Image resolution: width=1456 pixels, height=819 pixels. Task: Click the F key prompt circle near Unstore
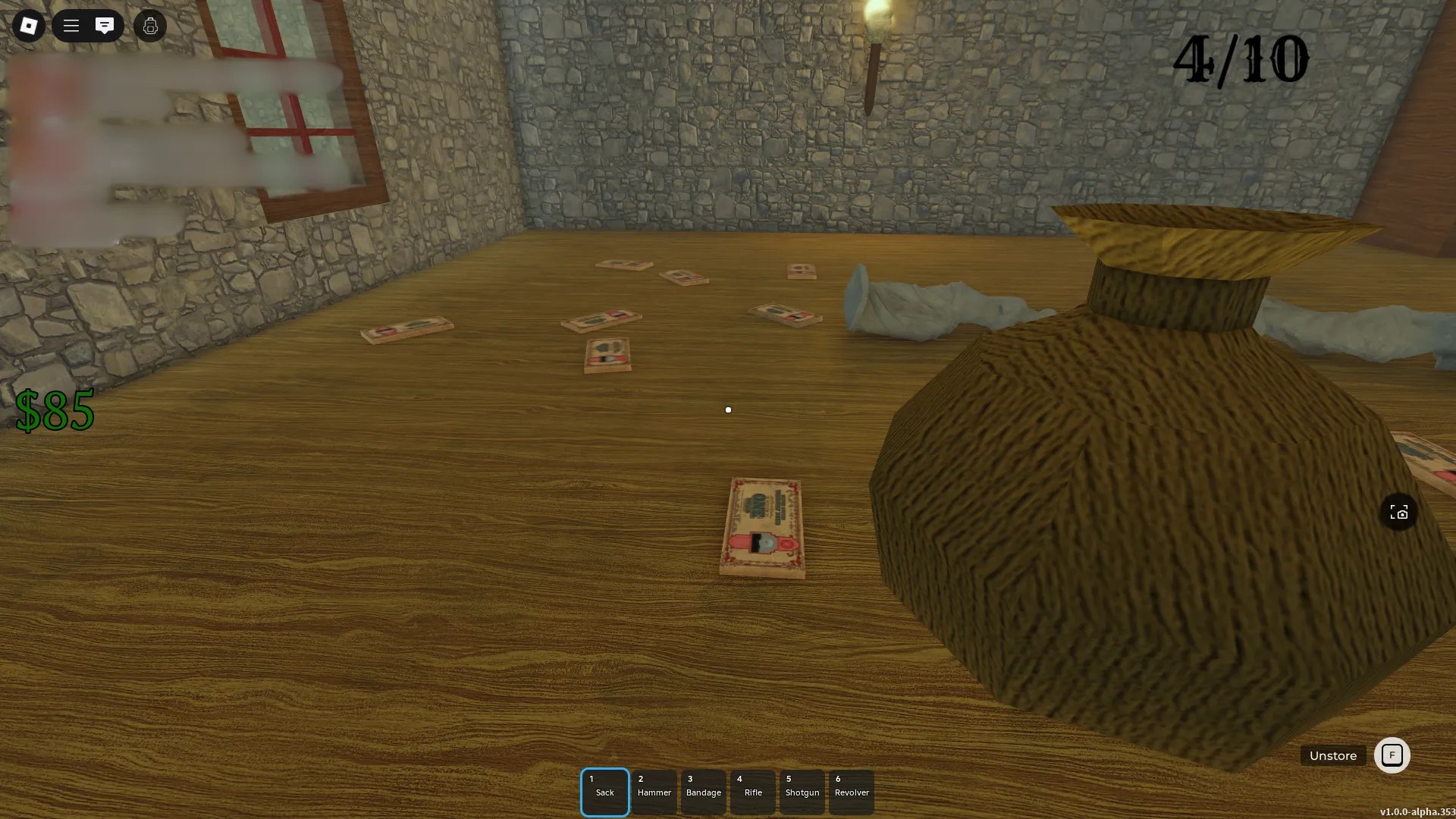click(1392, 755)
